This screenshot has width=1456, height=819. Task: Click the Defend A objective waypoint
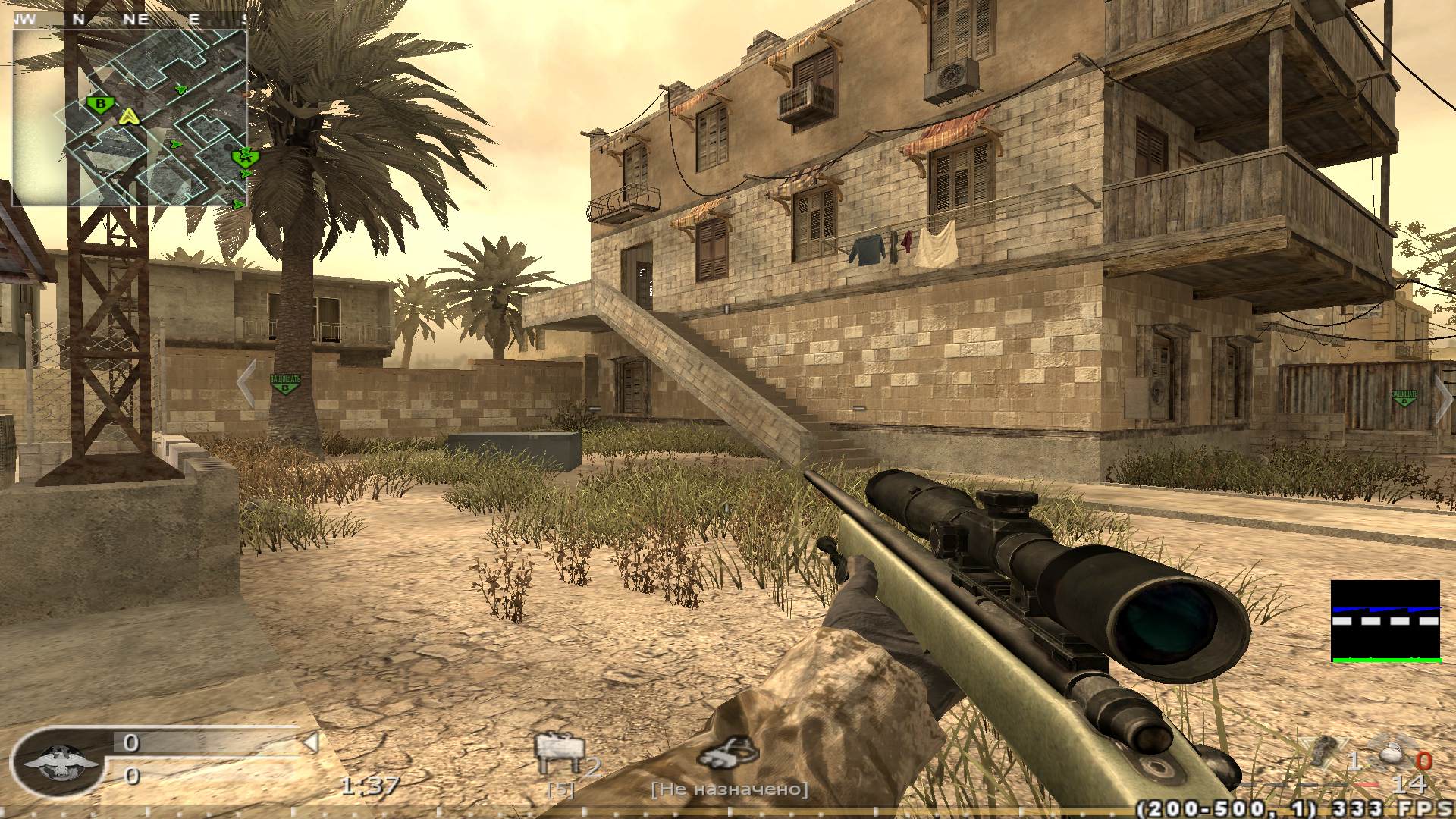pos(1404,397)
